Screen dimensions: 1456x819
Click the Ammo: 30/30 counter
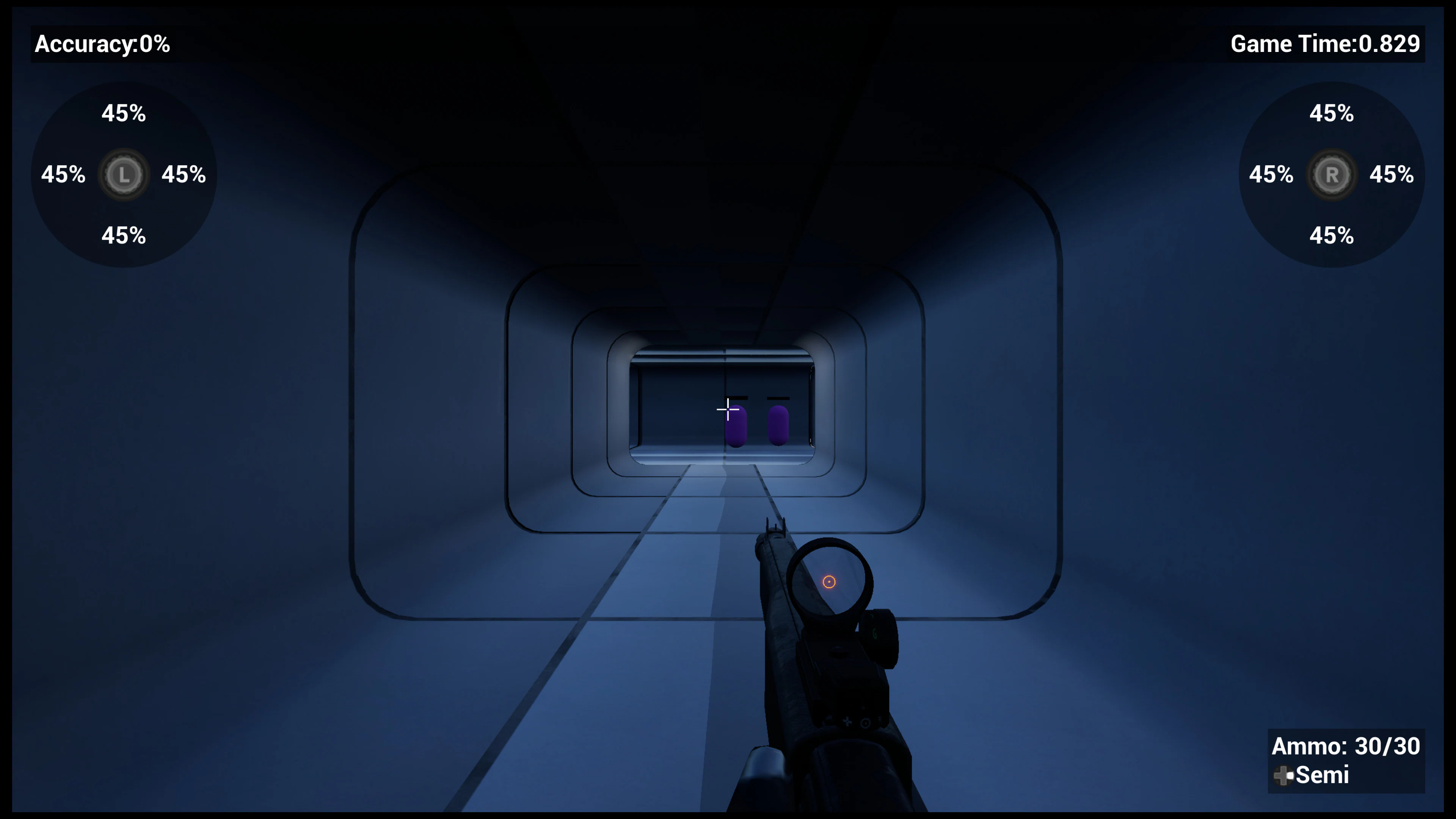click(x=1346, y=746)
